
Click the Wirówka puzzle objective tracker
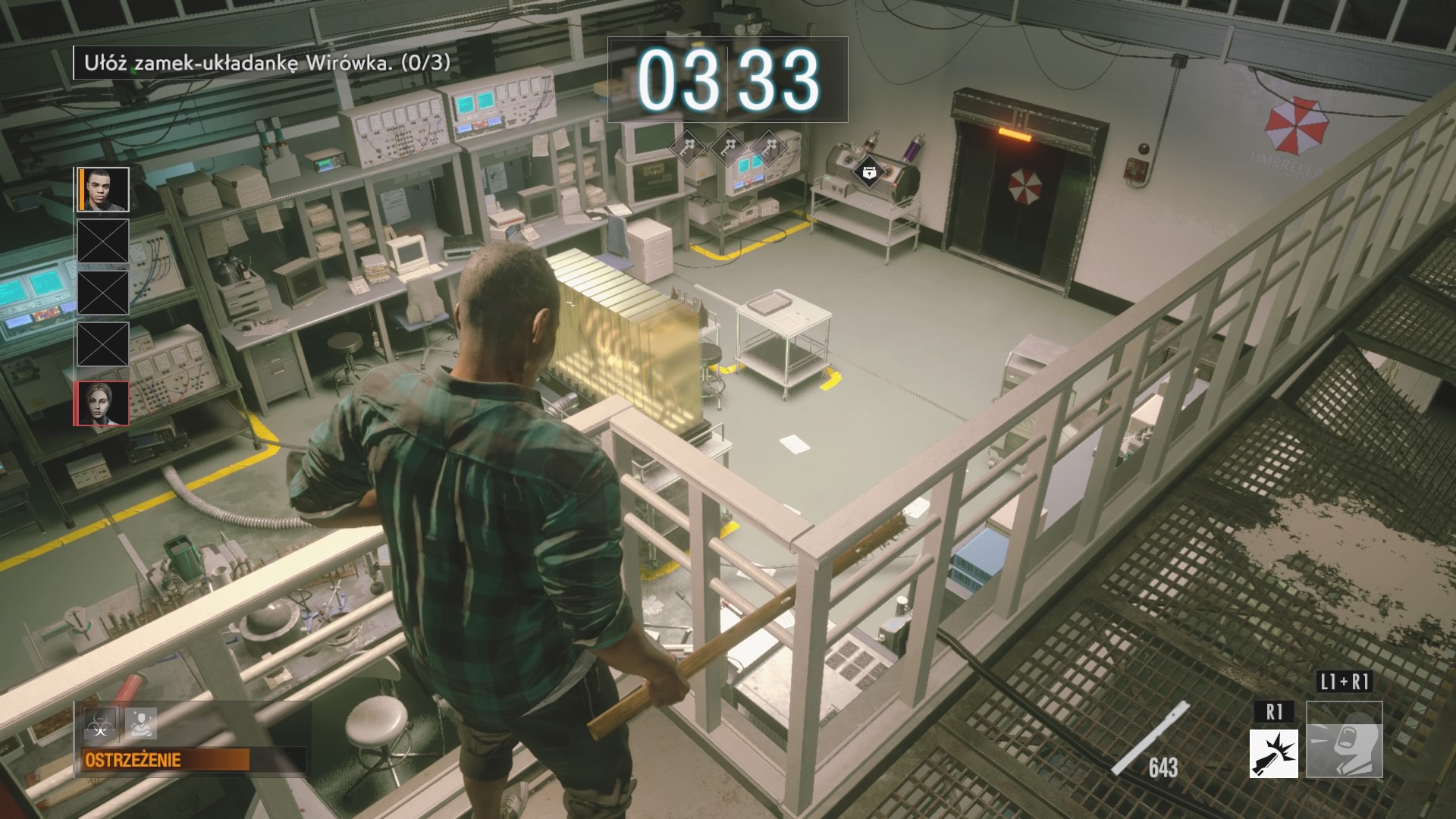[262, 63]
